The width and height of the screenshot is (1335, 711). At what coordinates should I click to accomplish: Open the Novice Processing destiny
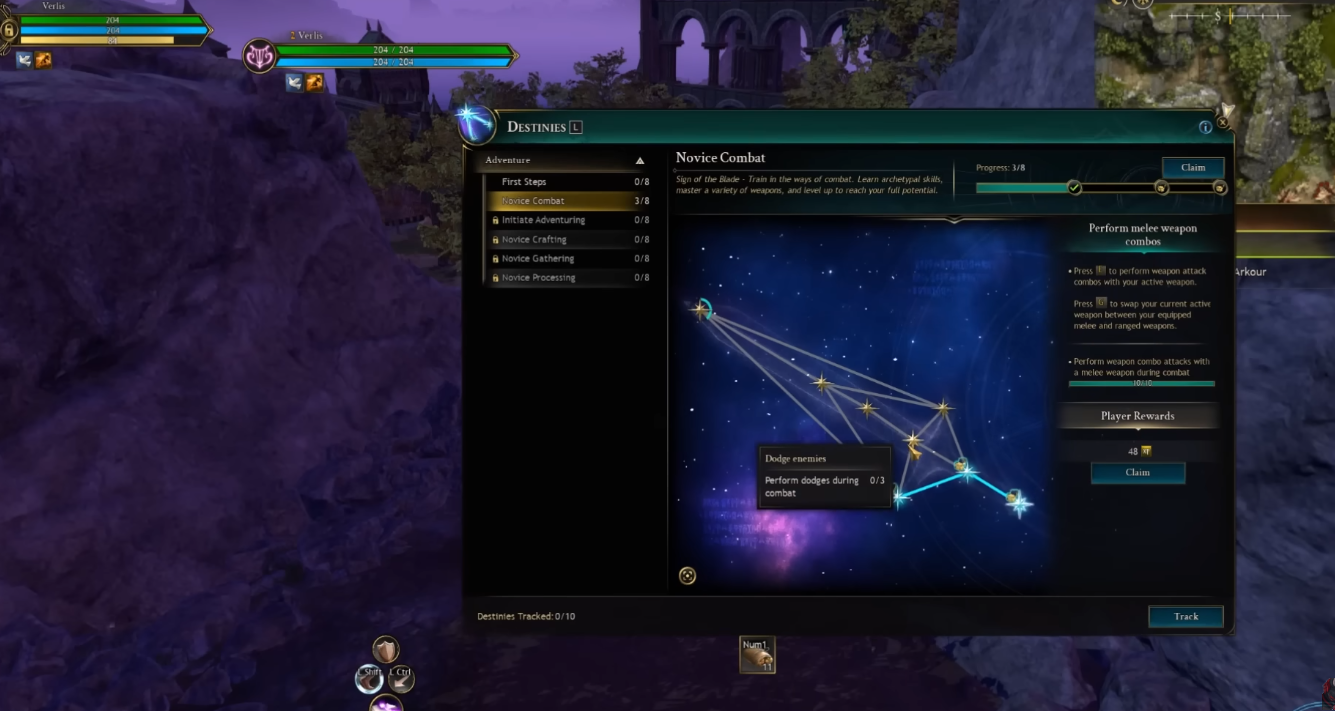(565, 278)
